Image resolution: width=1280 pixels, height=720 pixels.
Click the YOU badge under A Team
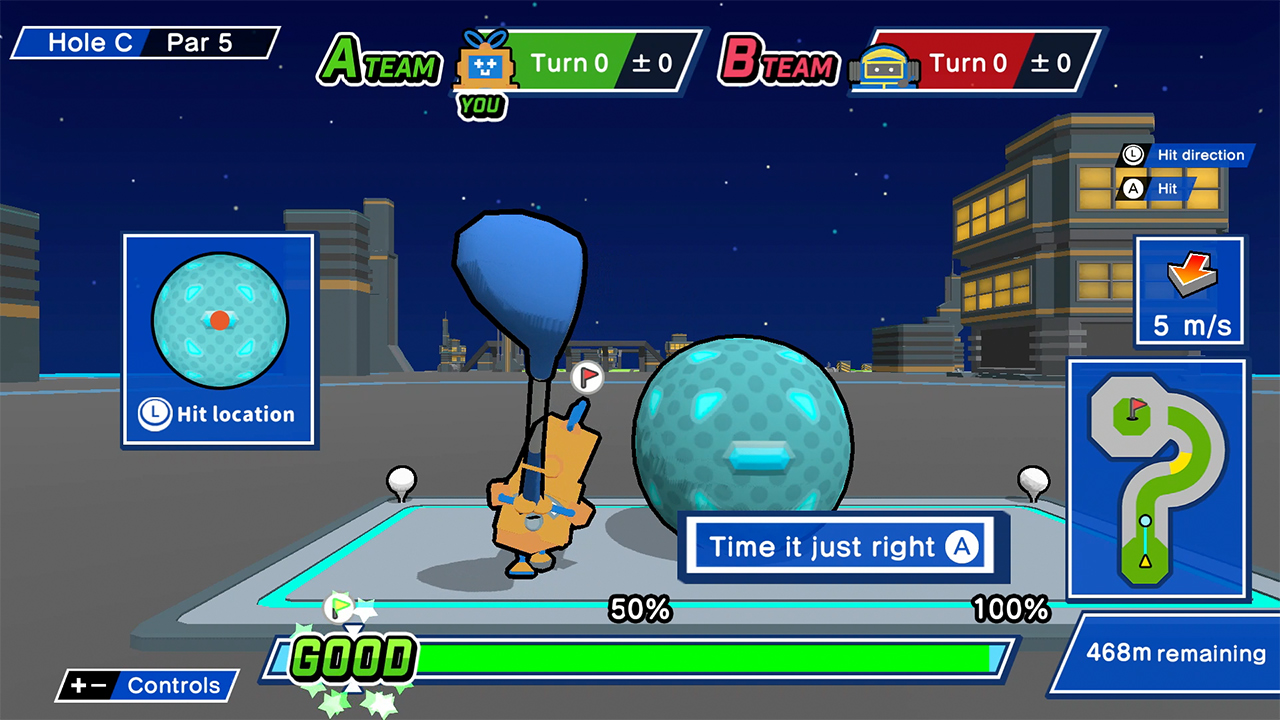click(x=481, y=103)
